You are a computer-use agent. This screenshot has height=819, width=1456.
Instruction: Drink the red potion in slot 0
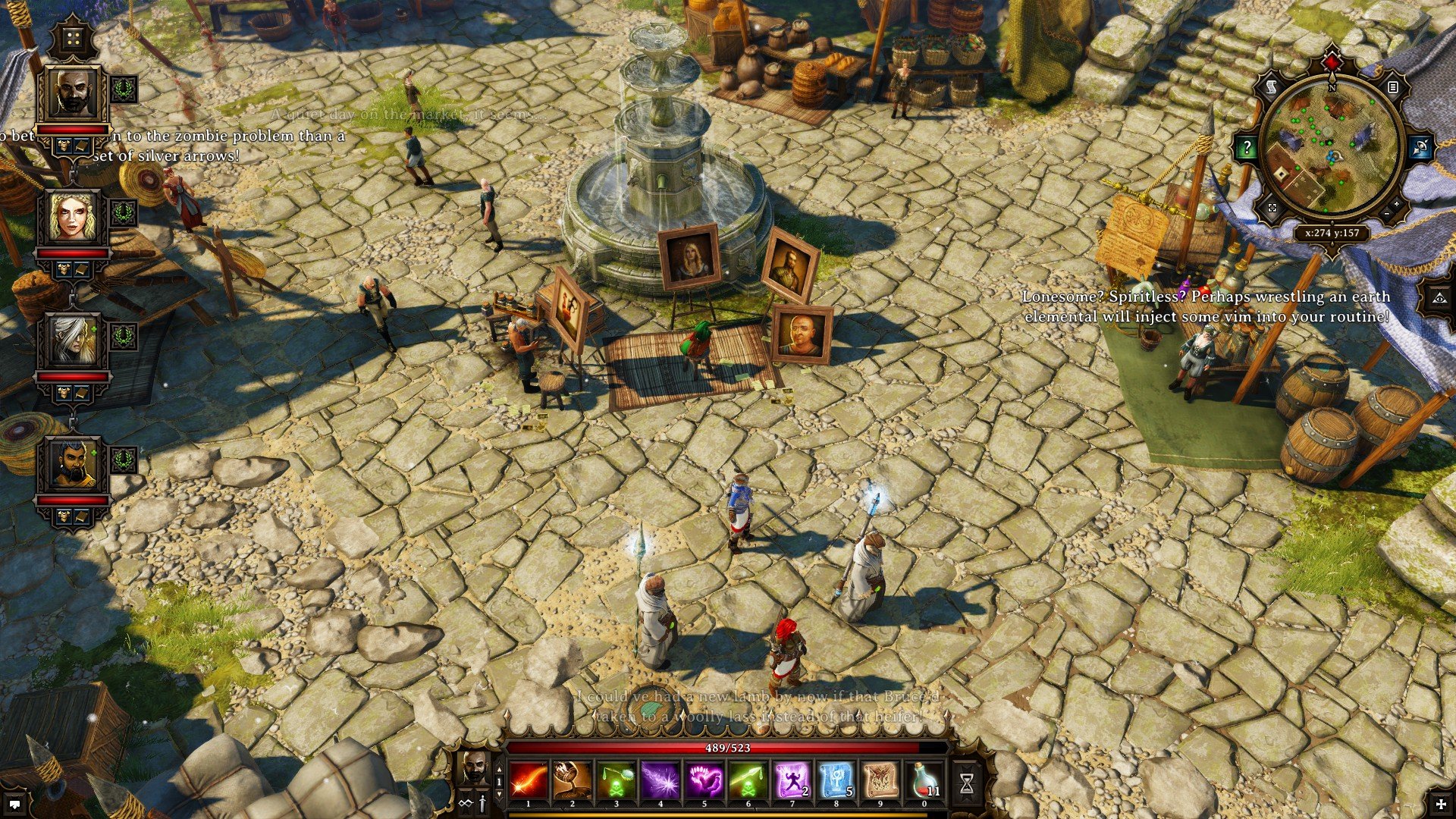(924, 781)
